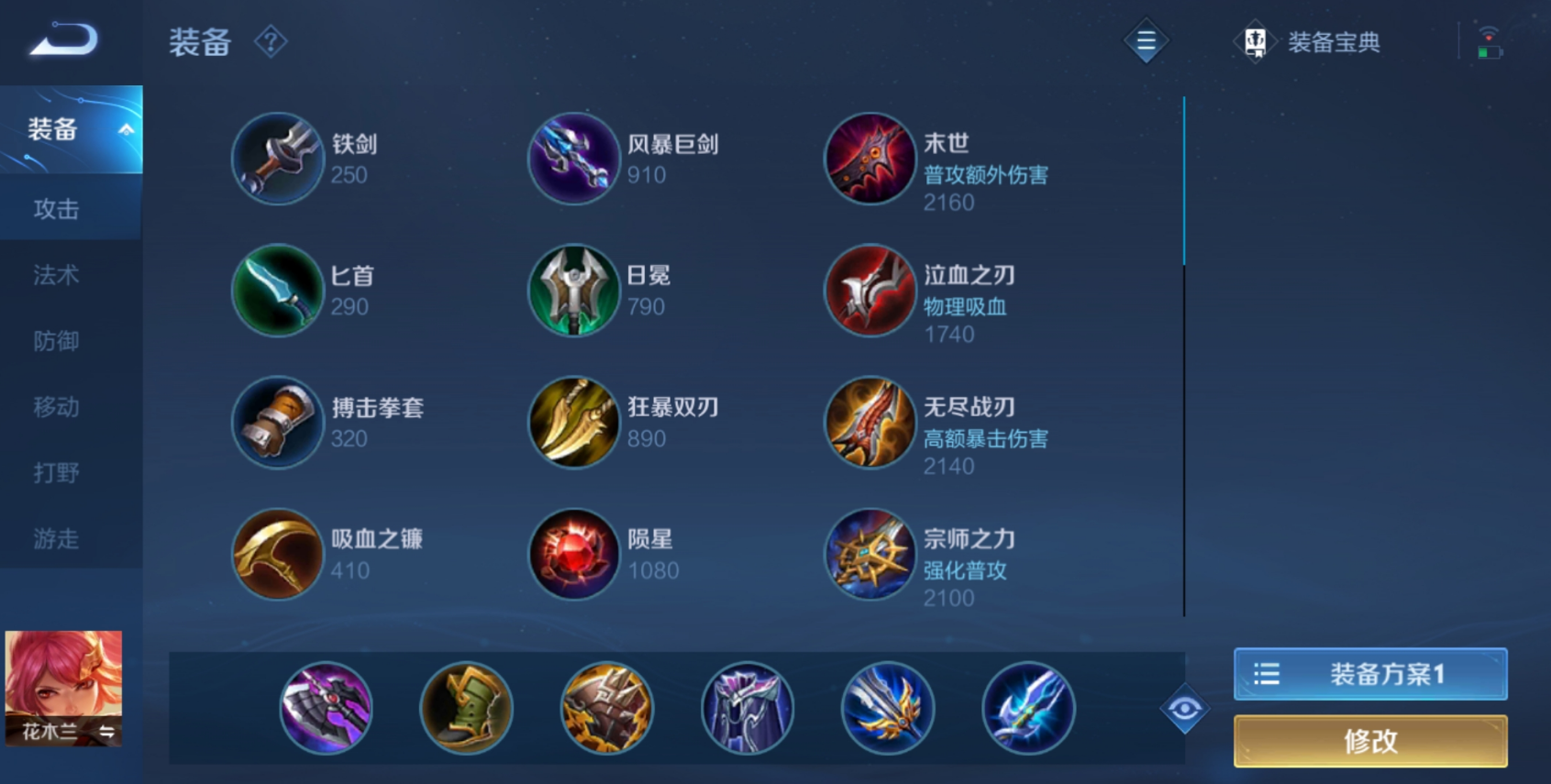Select the 铁剑 item icon

(x=277, y=159)
